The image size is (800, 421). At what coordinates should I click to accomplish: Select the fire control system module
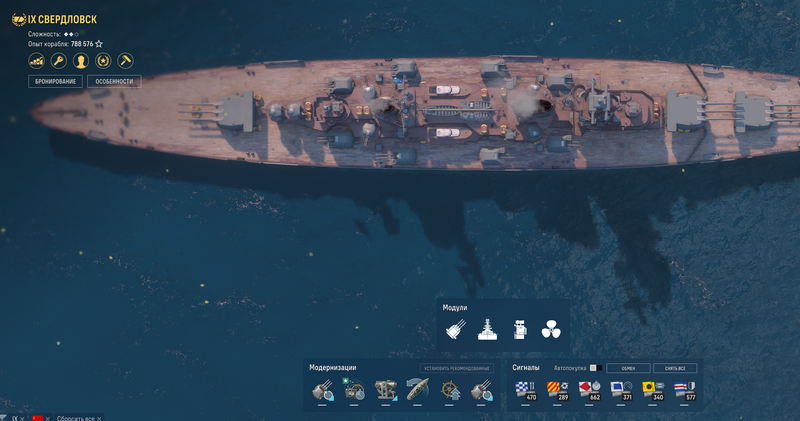click(519, 329)
